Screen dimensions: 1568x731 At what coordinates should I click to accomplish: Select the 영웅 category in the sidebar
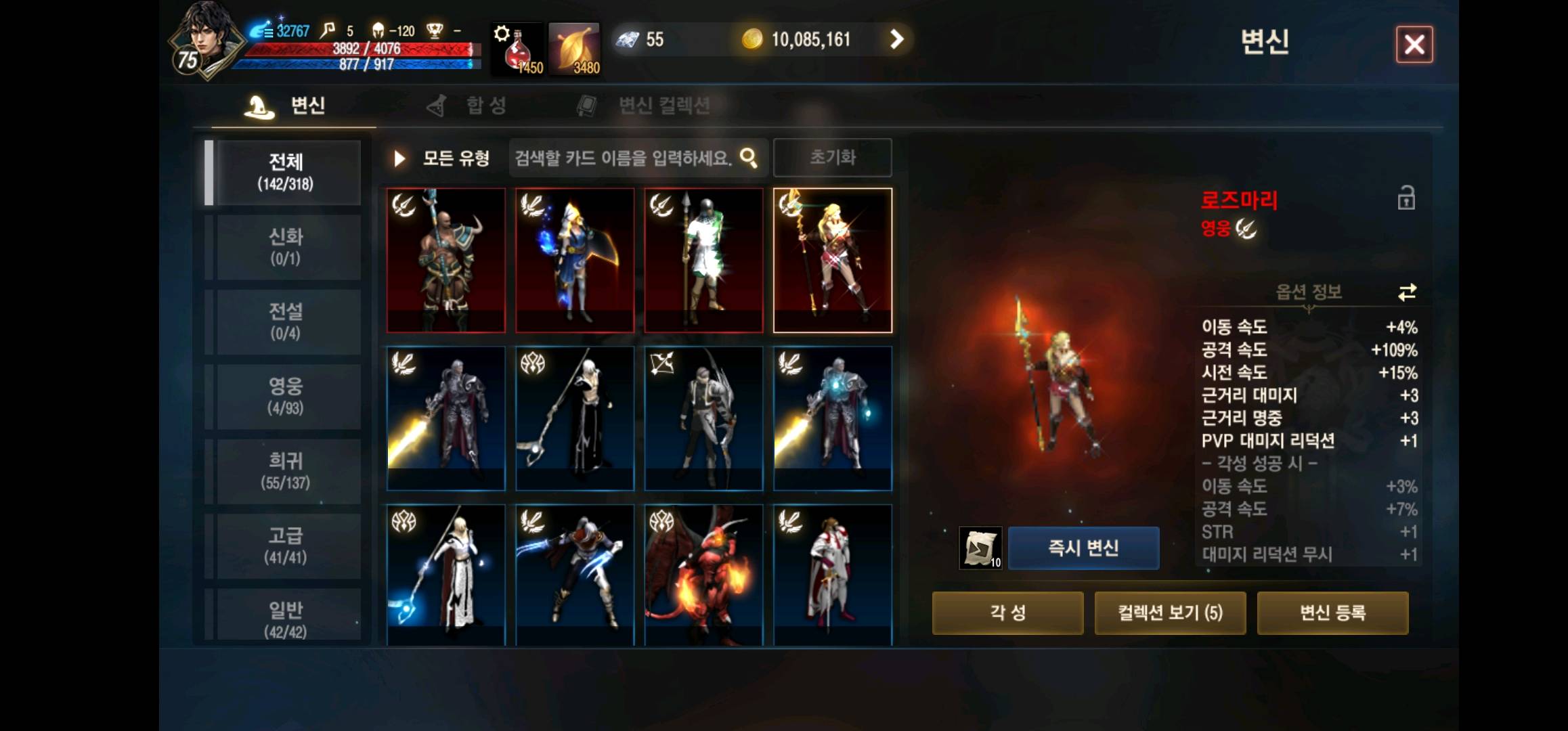(286, 395)
